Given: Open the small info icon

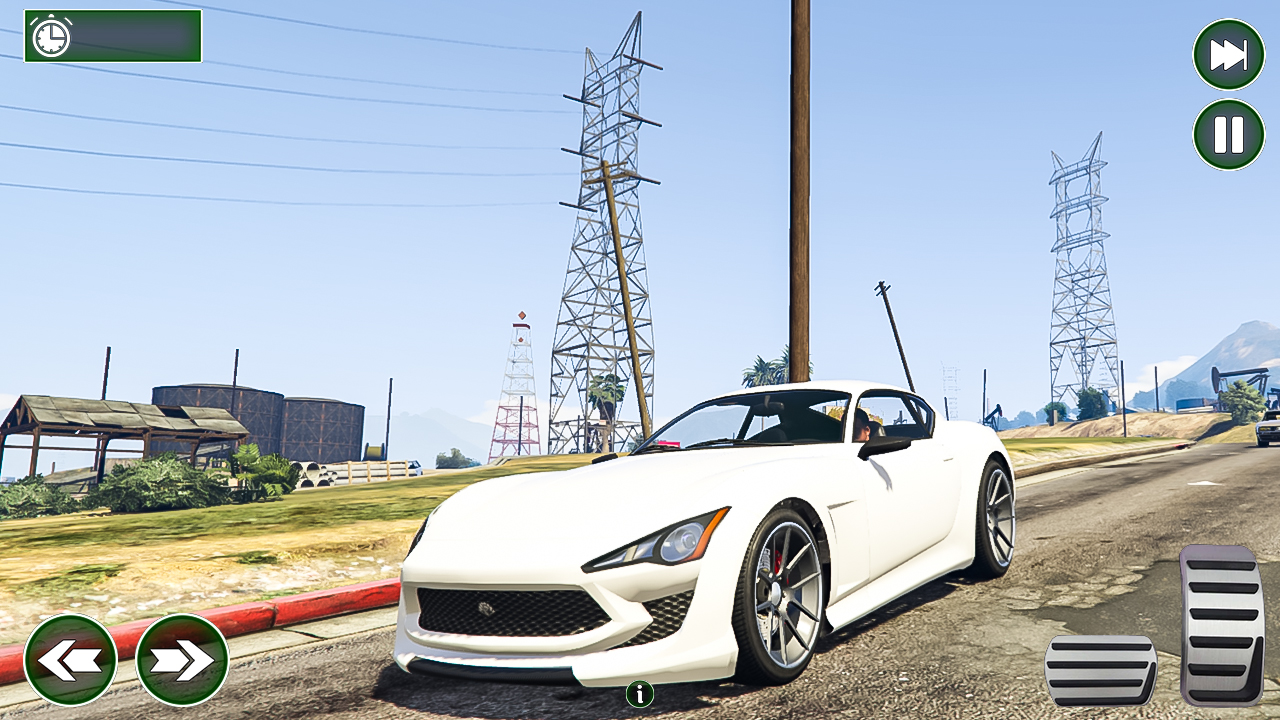Looking at the screenshot, I should click(640, 693).
